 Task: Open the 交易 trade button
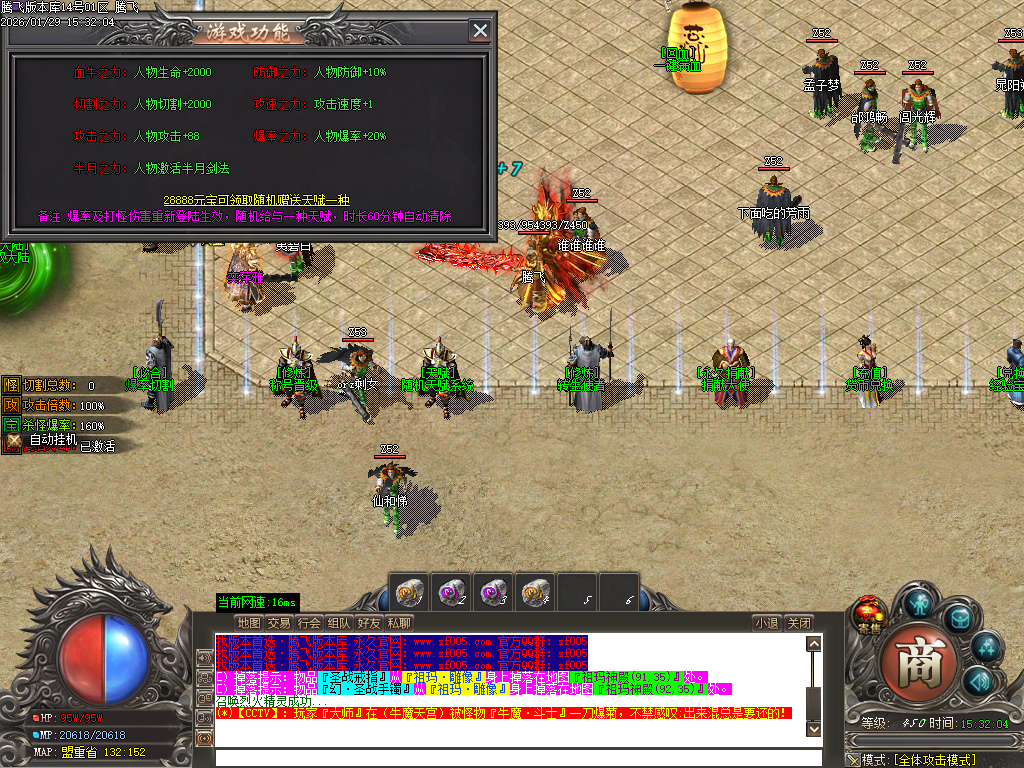point(279,623)
